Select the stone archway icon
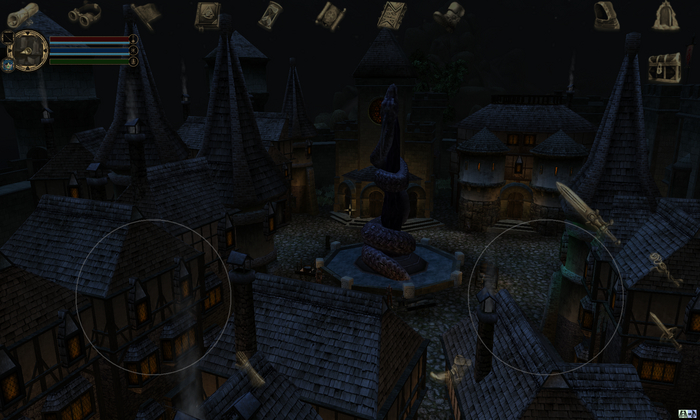700x420 pixels. pyautogui.click(x=666, y=15)
